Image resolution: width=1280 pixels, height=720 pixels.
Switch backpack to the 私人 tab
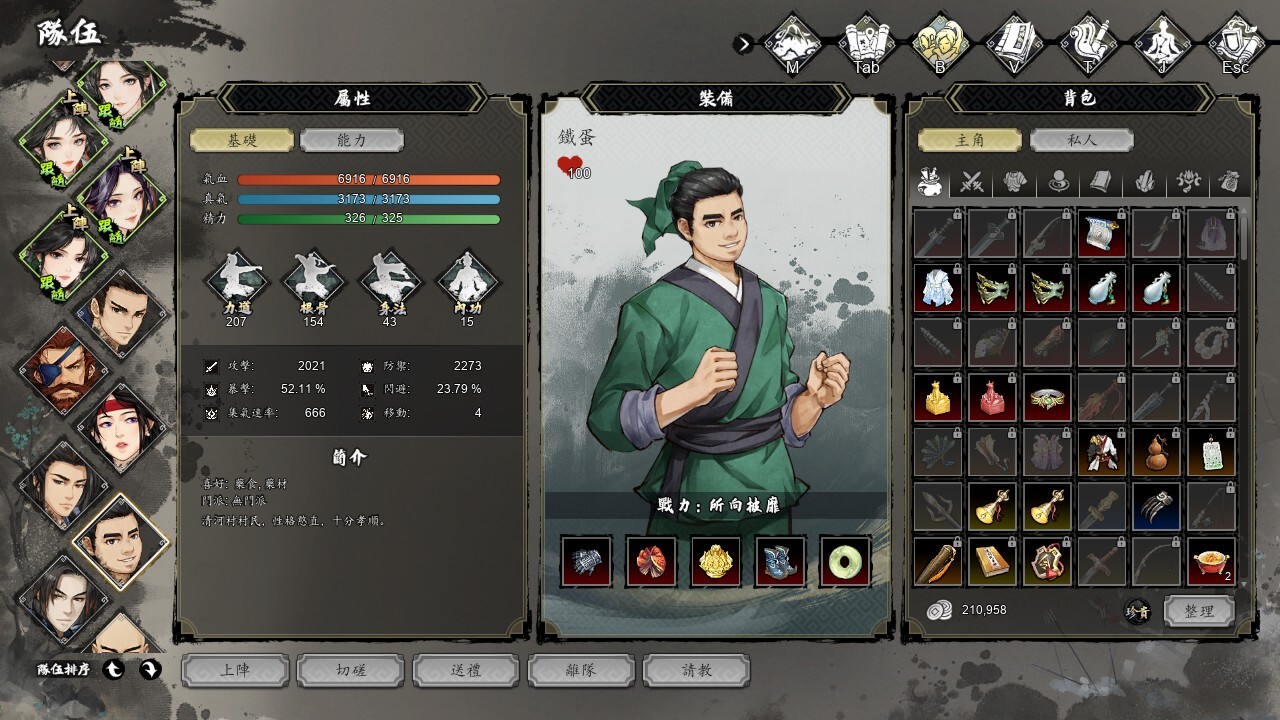(x=1081, y=140)
